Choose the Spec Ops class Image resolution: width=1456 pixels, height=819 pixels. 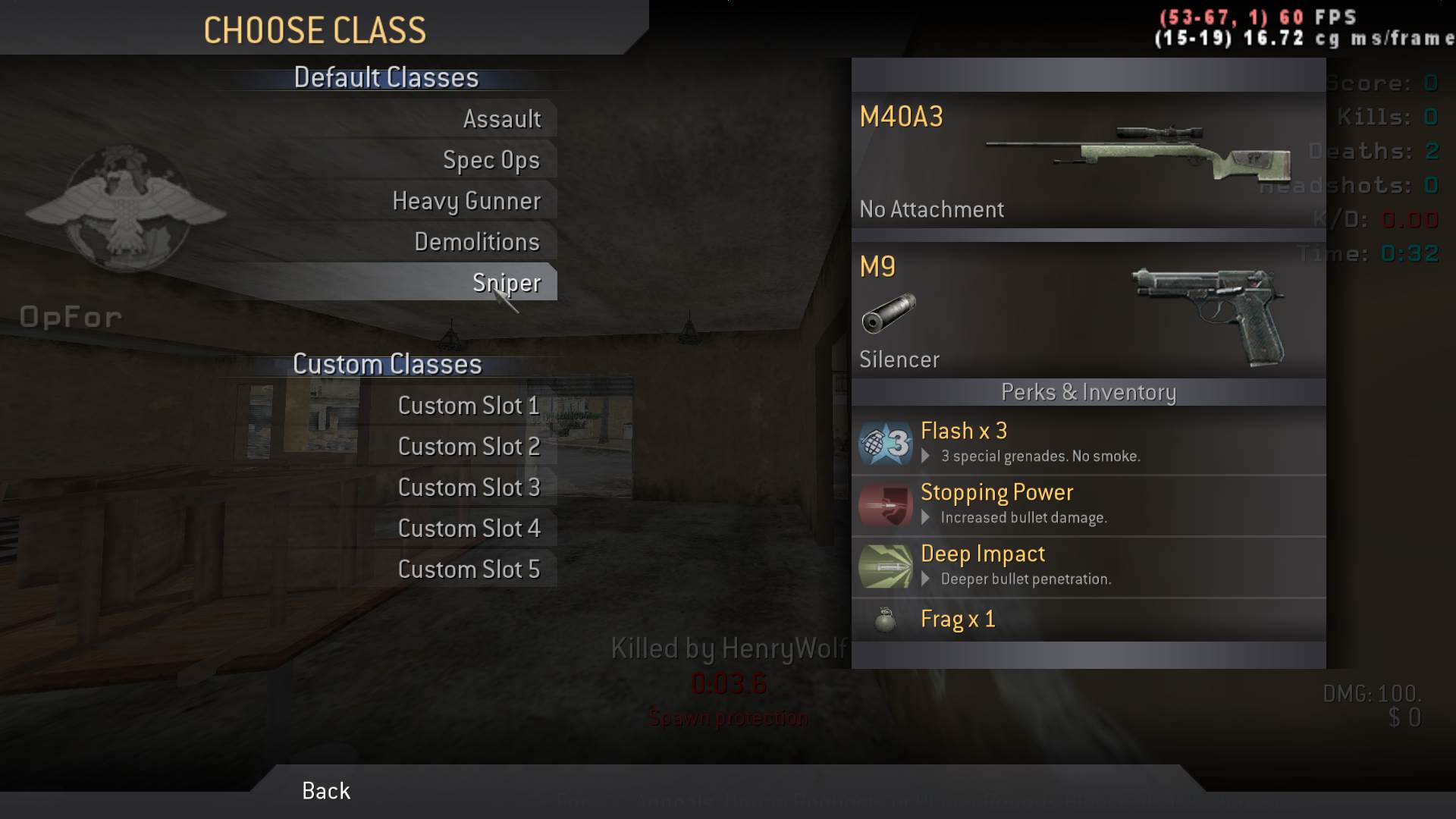click(491, 160)
